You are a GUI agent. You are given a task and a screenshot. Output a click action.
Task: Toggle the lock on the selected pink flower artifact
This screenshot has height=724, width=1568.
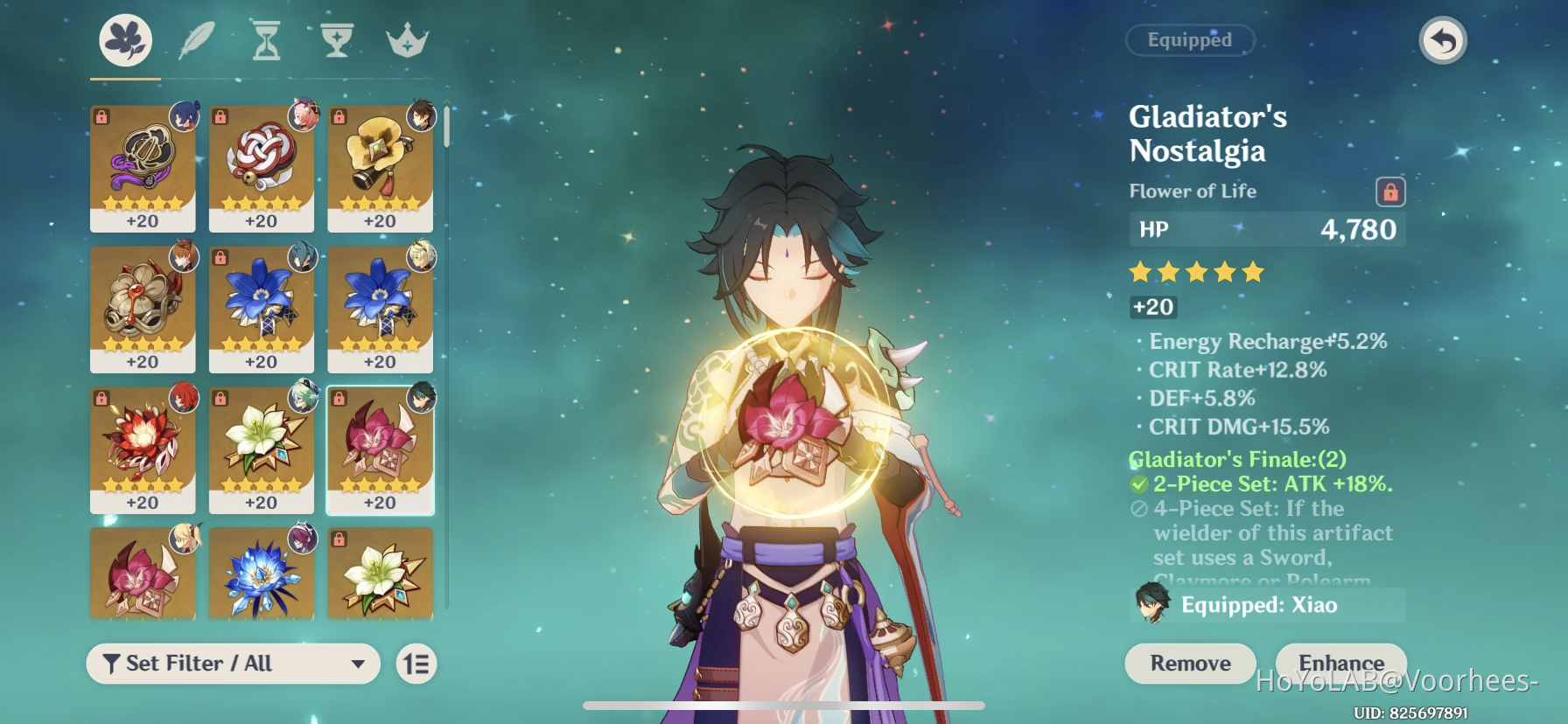[x=339, y=398]
